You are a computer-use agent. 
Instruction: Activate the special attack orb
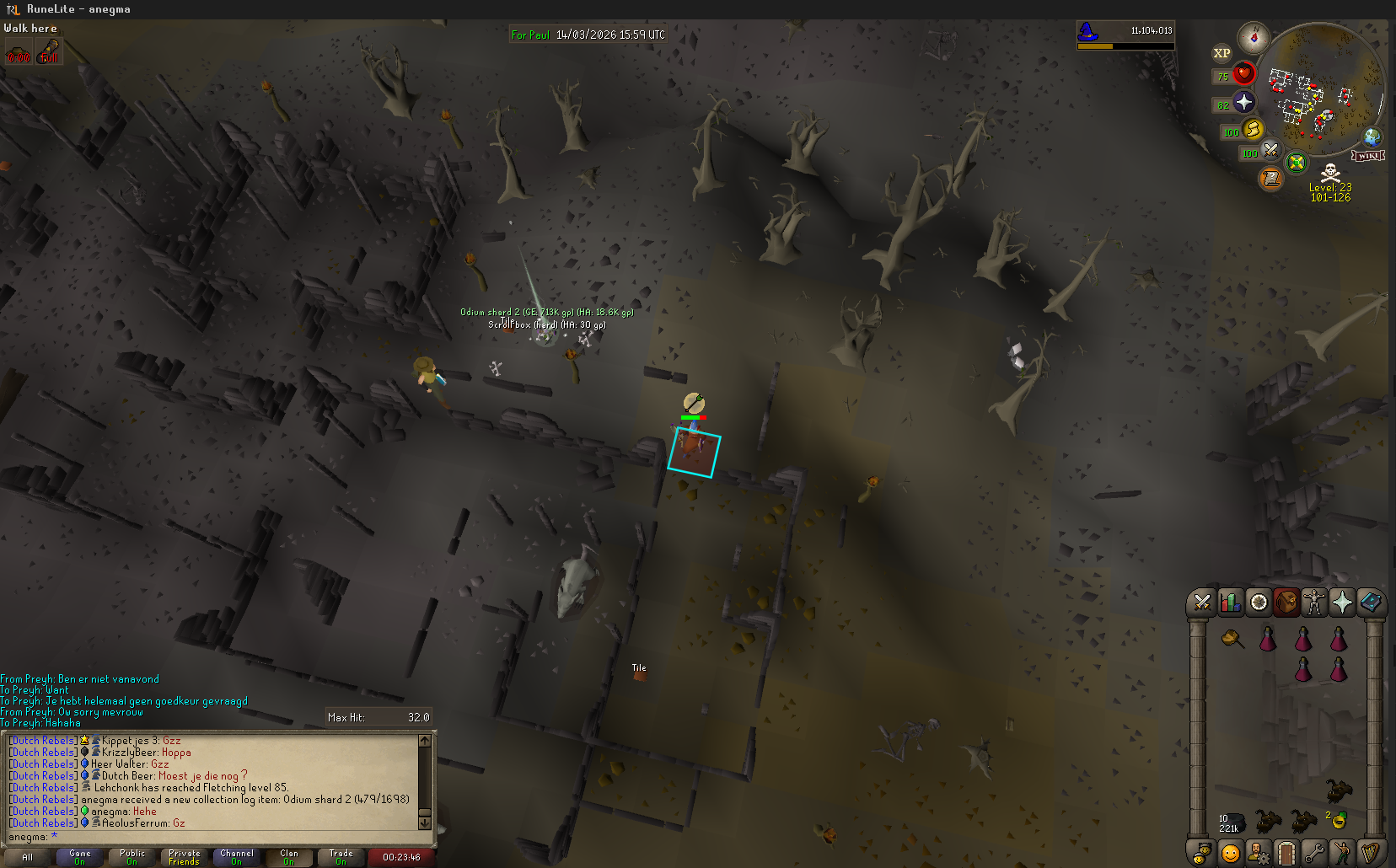1270,152
